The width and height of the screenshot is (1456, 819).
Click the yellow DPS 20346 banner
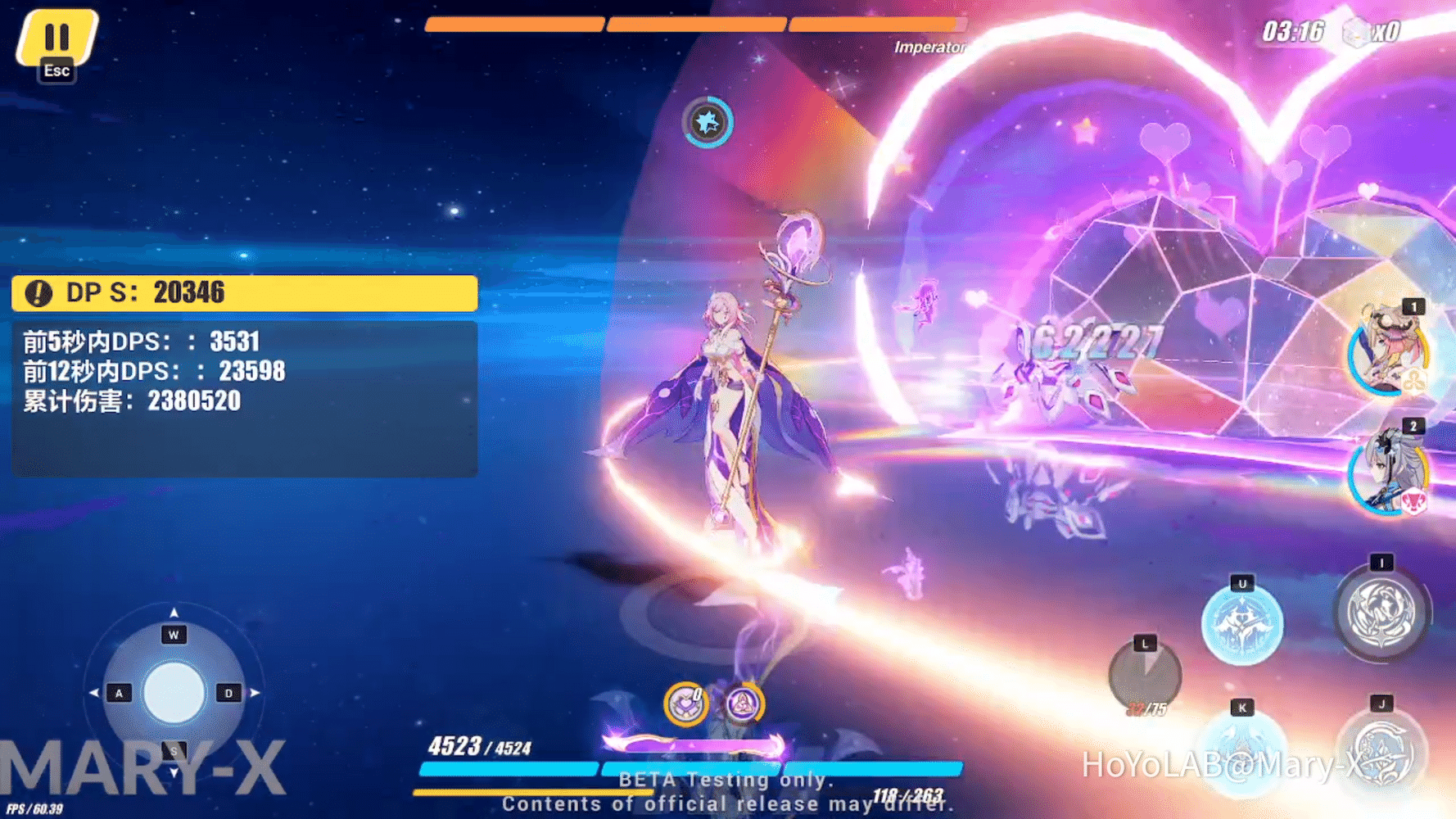242,292
